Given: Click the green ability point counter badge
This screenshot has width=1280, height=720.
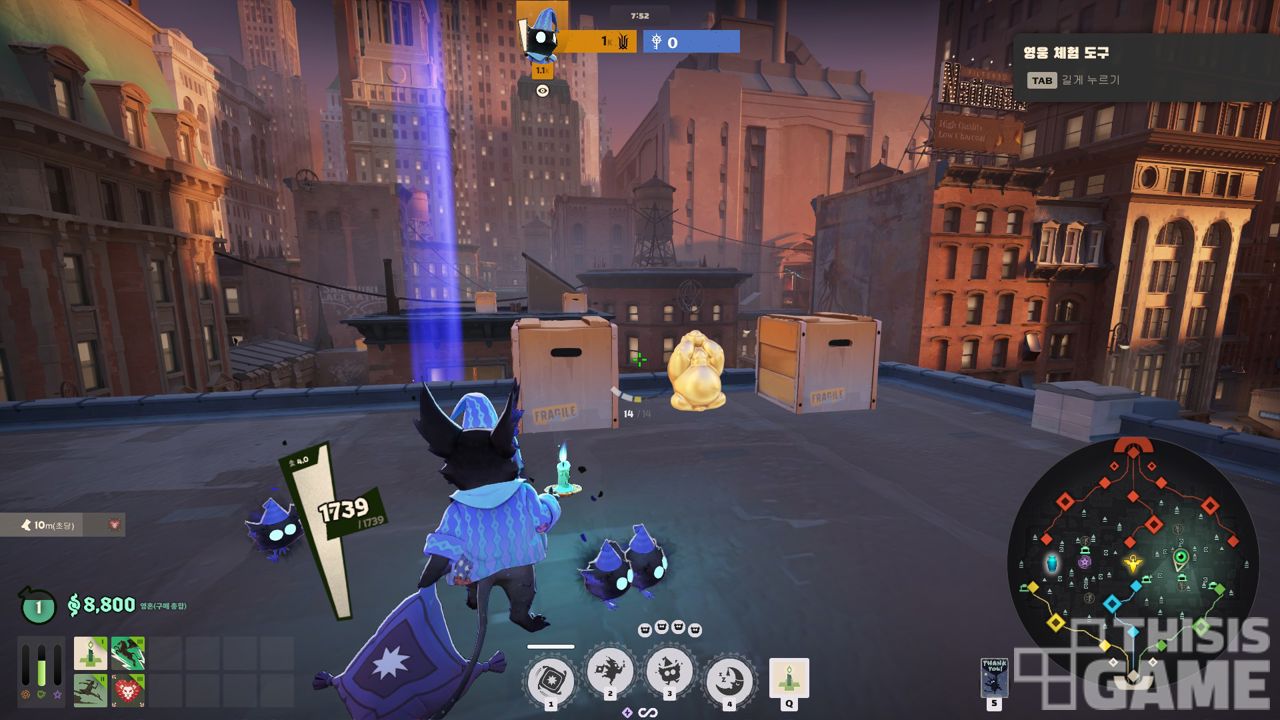Looking at the screenshot, I should tap(38, 605).
